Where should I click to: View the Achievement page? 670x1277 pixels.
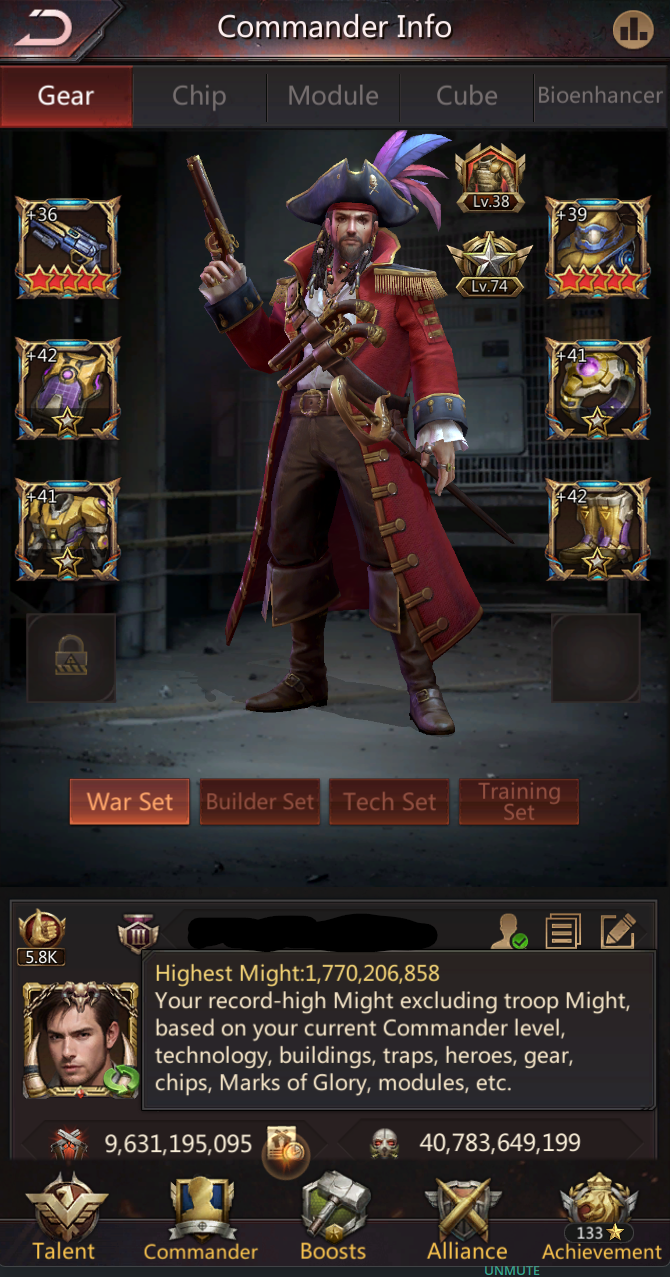coord(601,1220)
